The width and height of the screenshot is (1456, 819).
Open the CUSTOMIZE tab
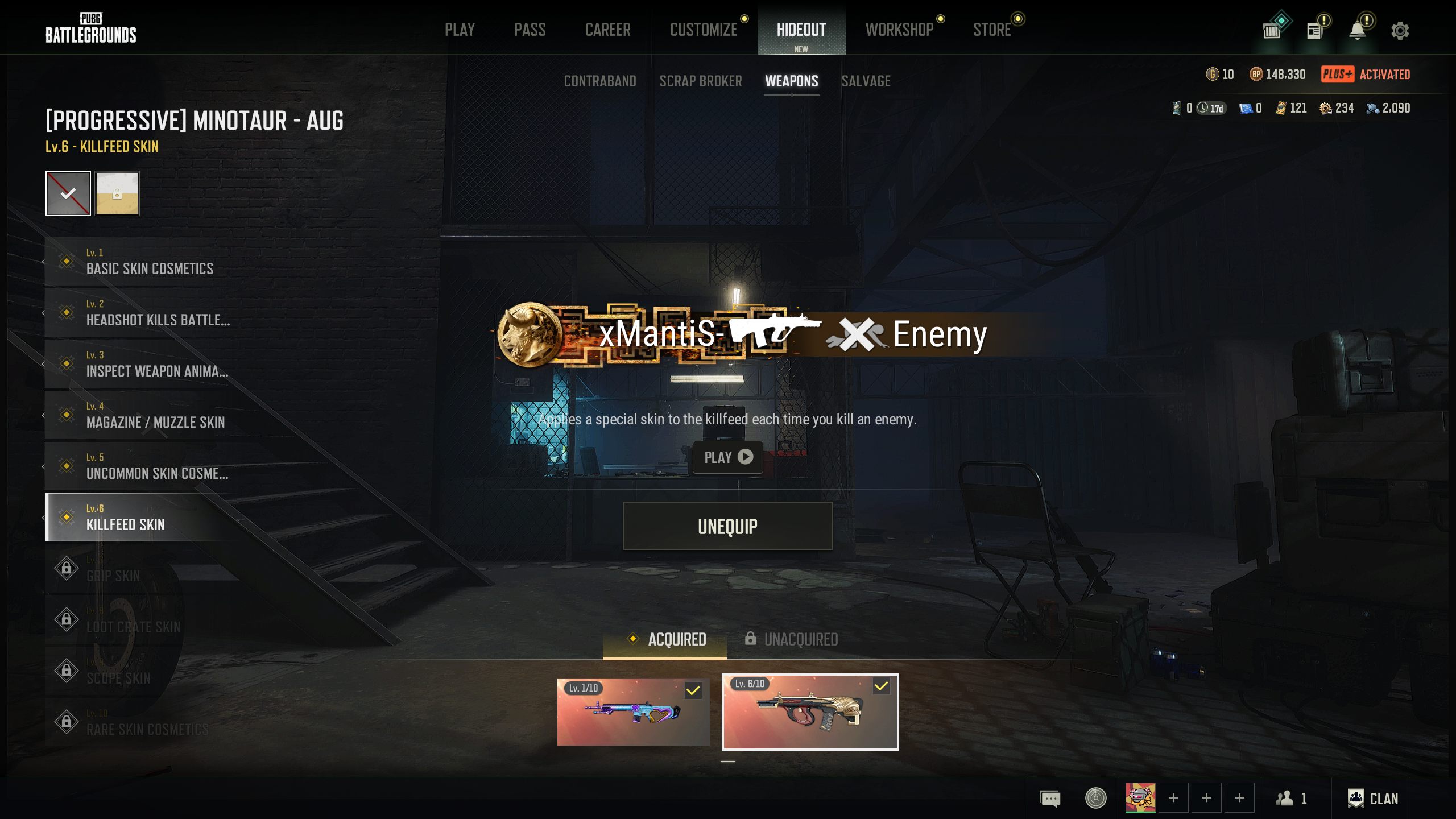(x=704, y=30)
